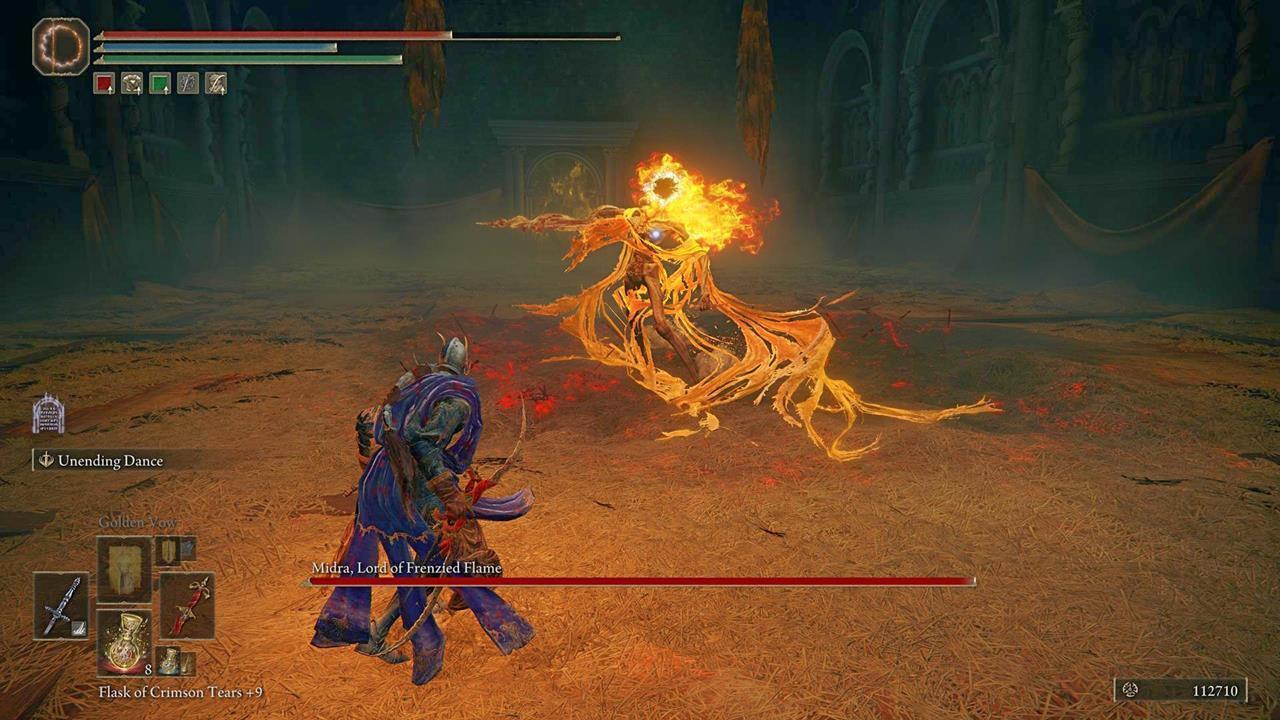Click the Unending Dance banner label
The image size is (1280, 720).
pos(110,461)
